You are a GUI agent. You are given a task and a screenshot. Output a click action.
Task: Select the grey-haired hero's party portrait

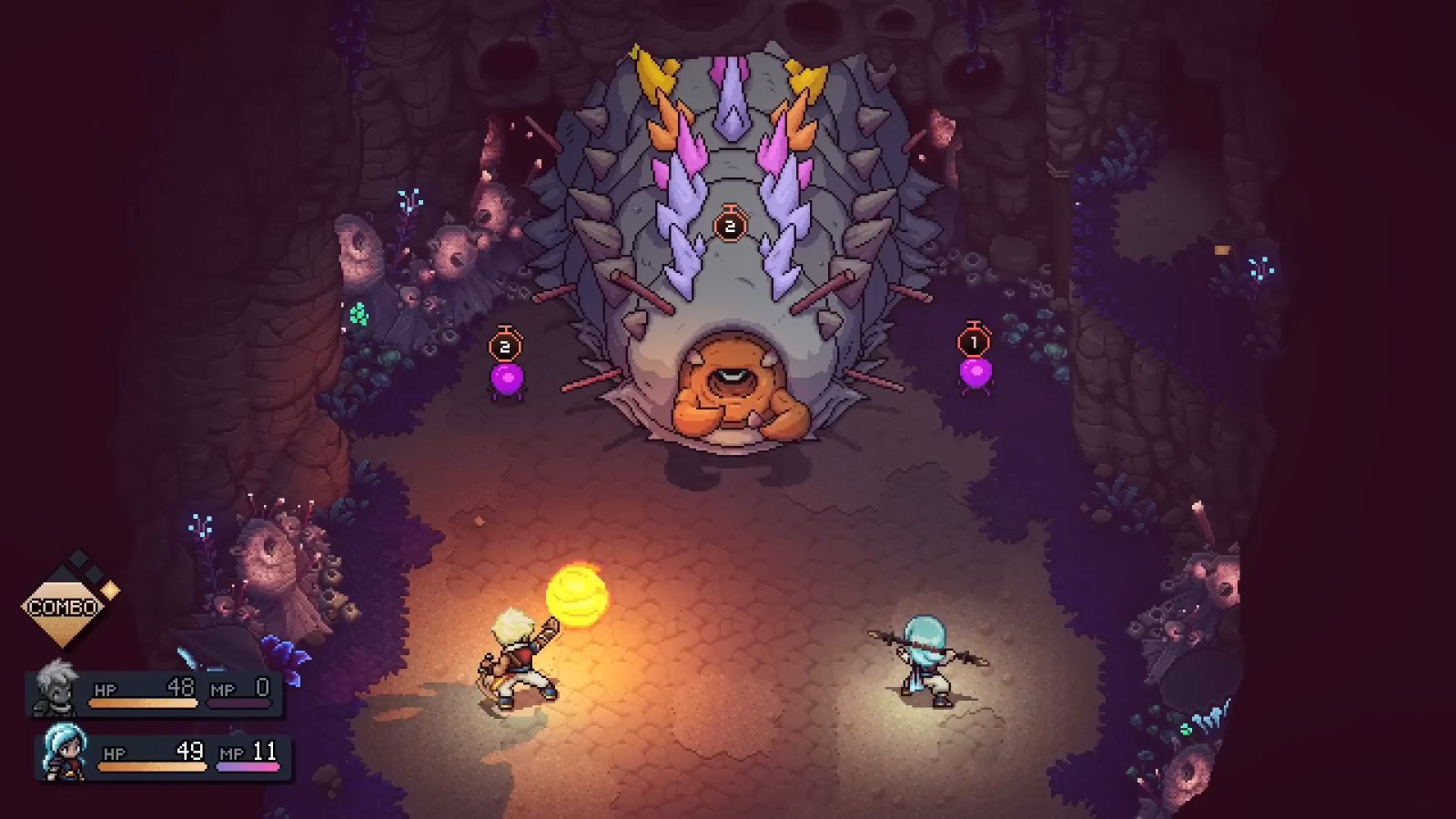click(56, 689)
